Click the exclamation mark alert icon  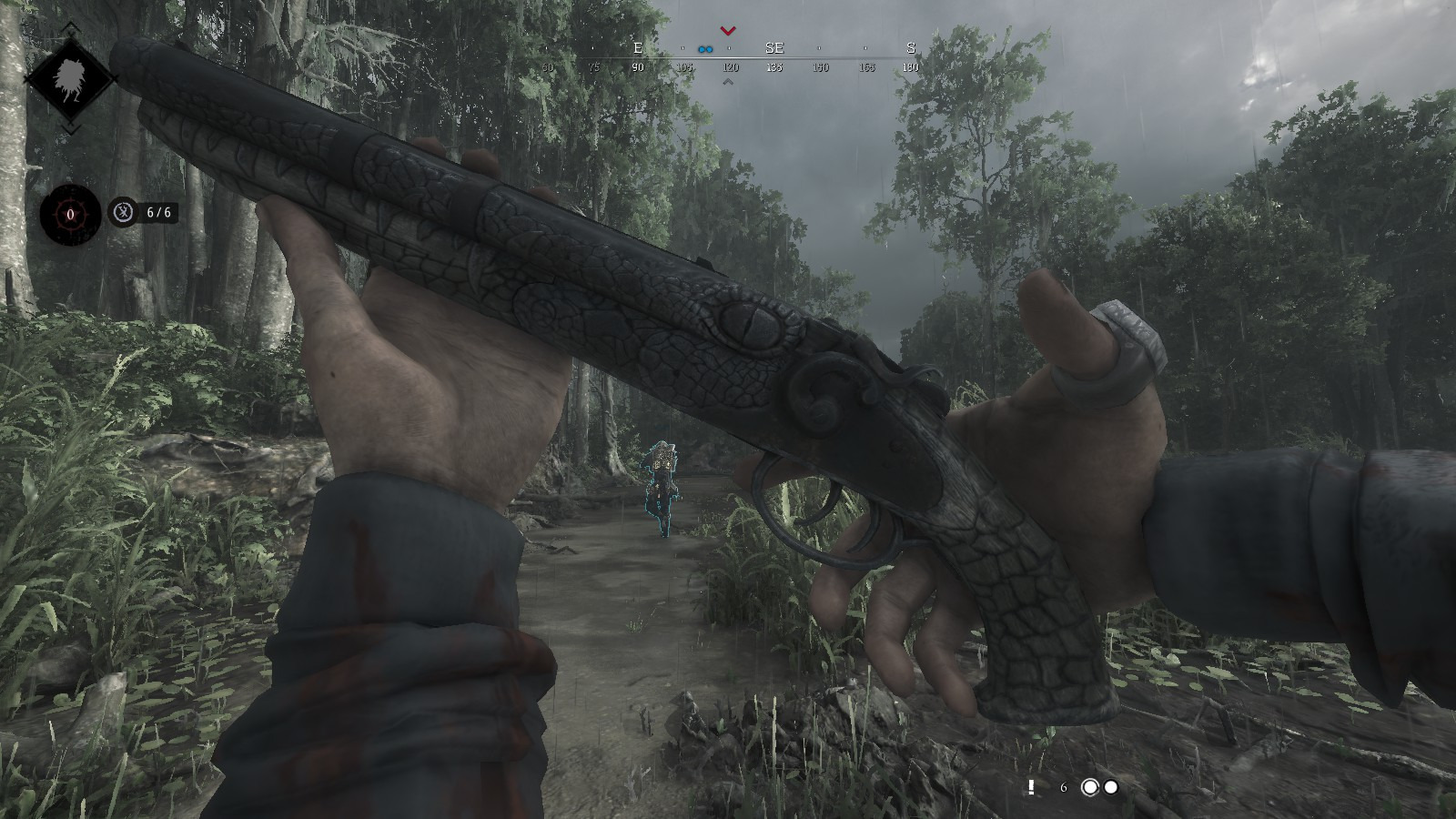pyautogui.click(x=1031, y=787)
